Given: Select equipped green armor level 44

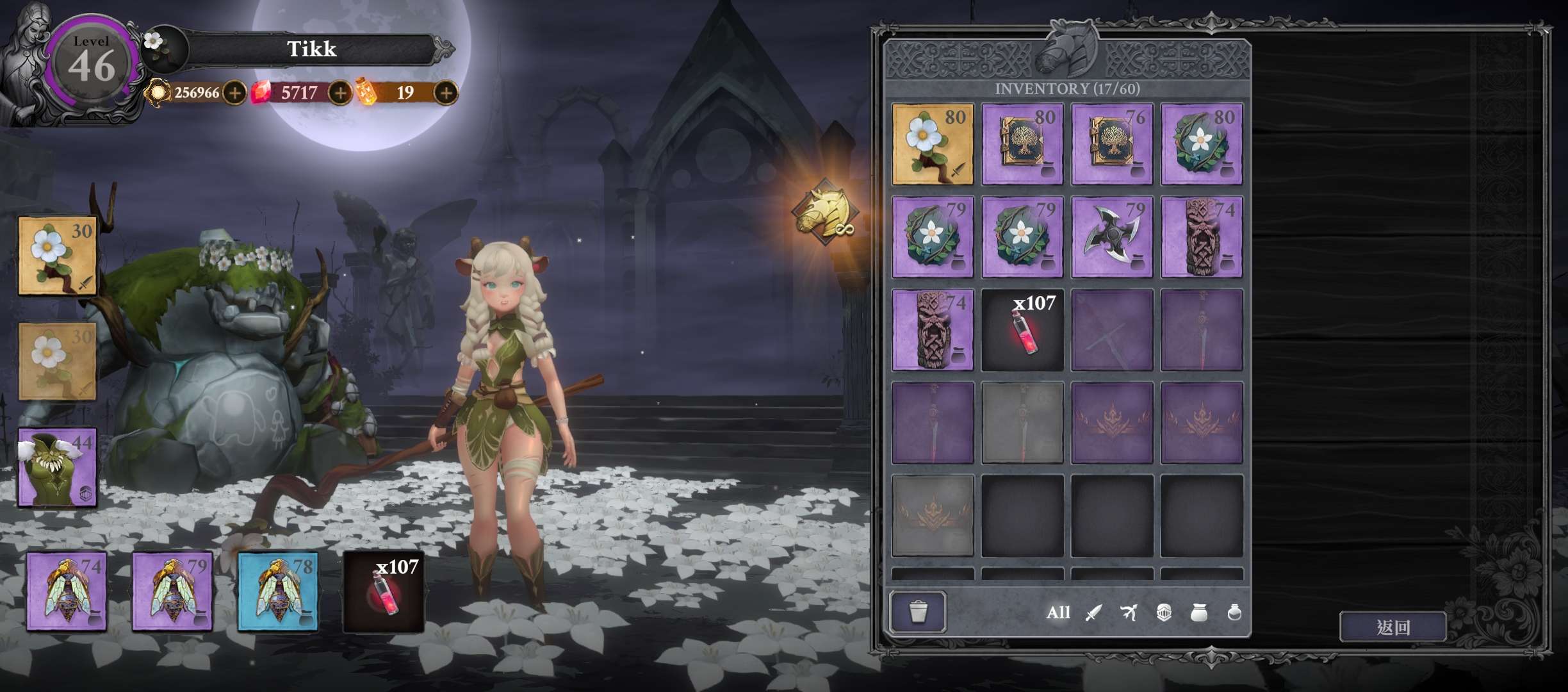Looking at the screenshot, I should pyautogui.click(x=58, y=467).
